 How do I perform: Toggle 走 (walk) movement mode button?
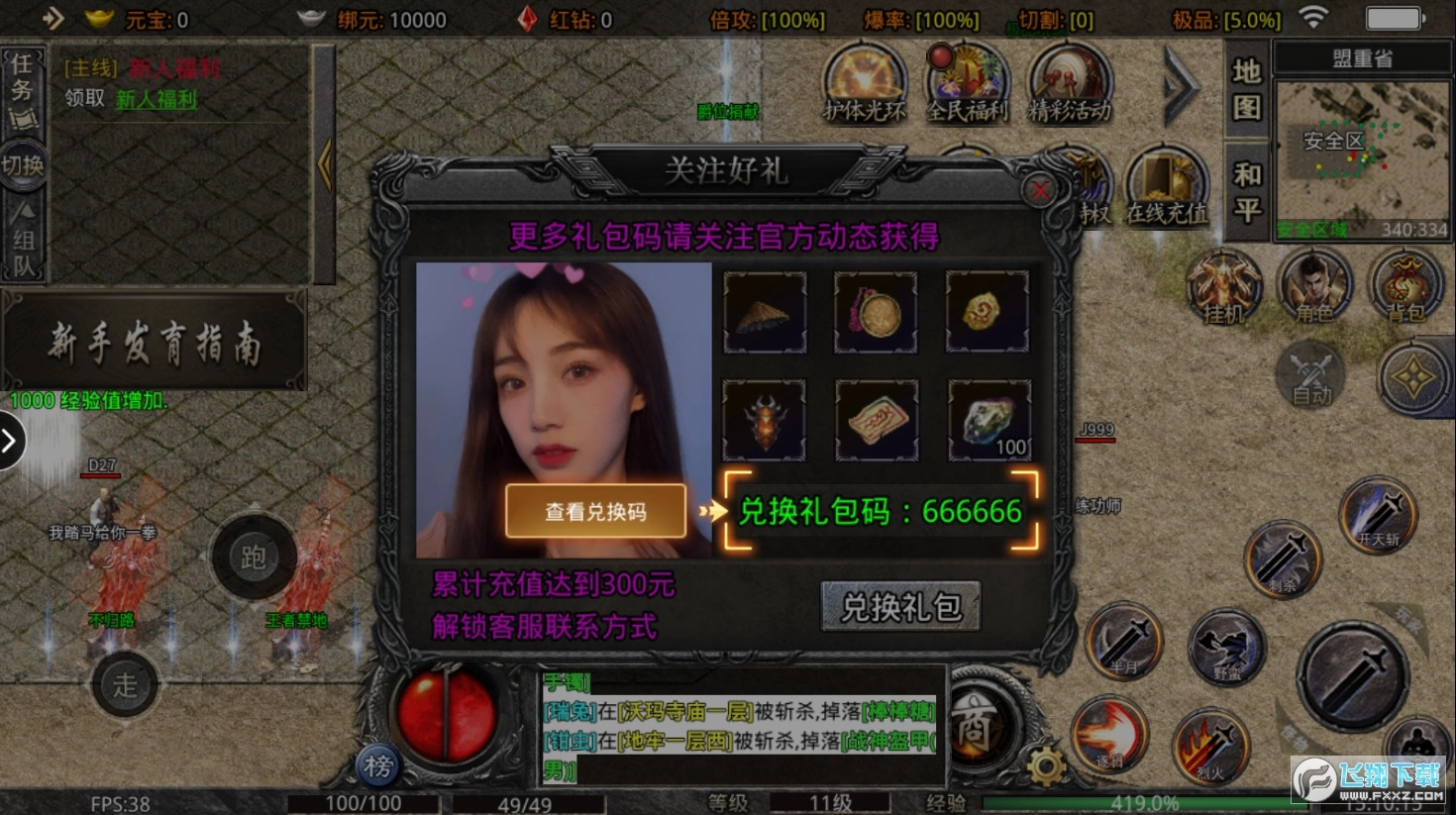(124, 685)
